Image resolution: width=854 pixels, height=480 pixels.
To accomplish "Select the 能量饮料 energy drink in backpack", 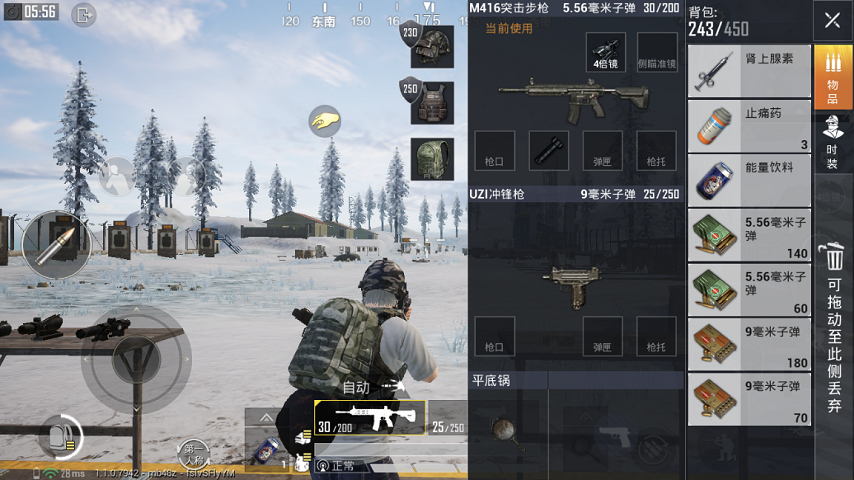I will tap(748, 180).
